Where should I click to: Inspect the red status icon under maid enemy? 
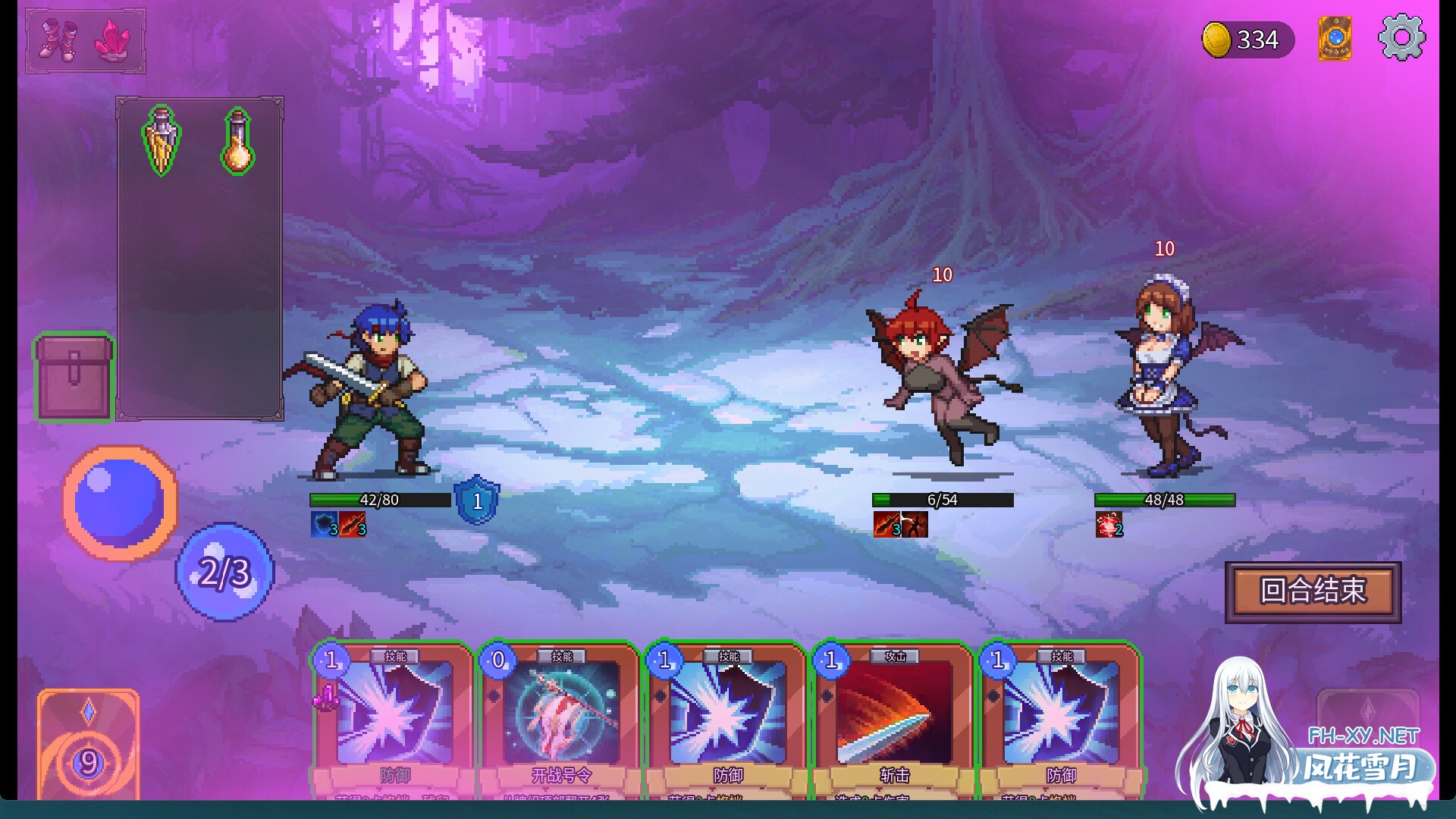pos(1109,525)
